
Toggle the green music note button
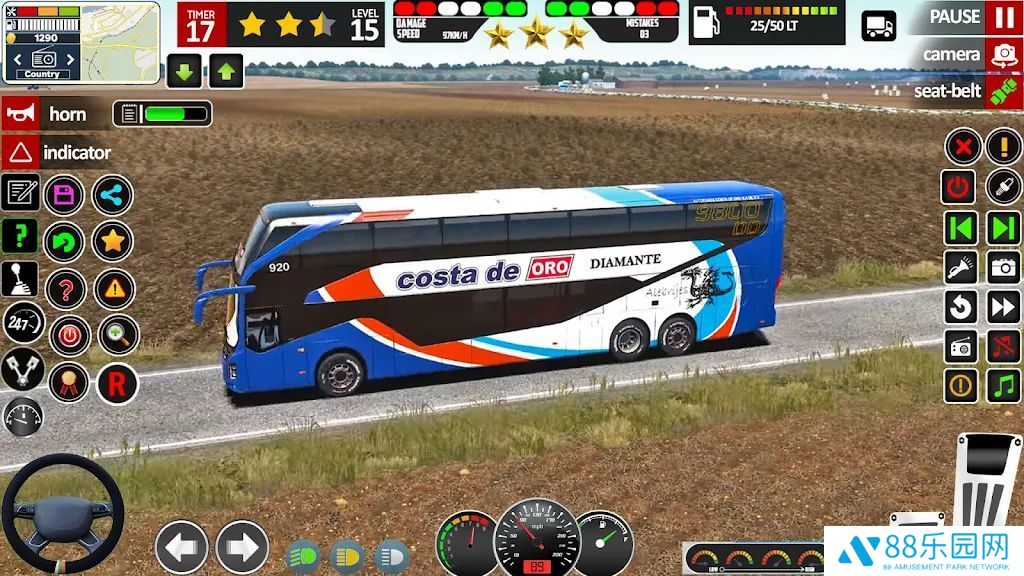point(1003,385)
